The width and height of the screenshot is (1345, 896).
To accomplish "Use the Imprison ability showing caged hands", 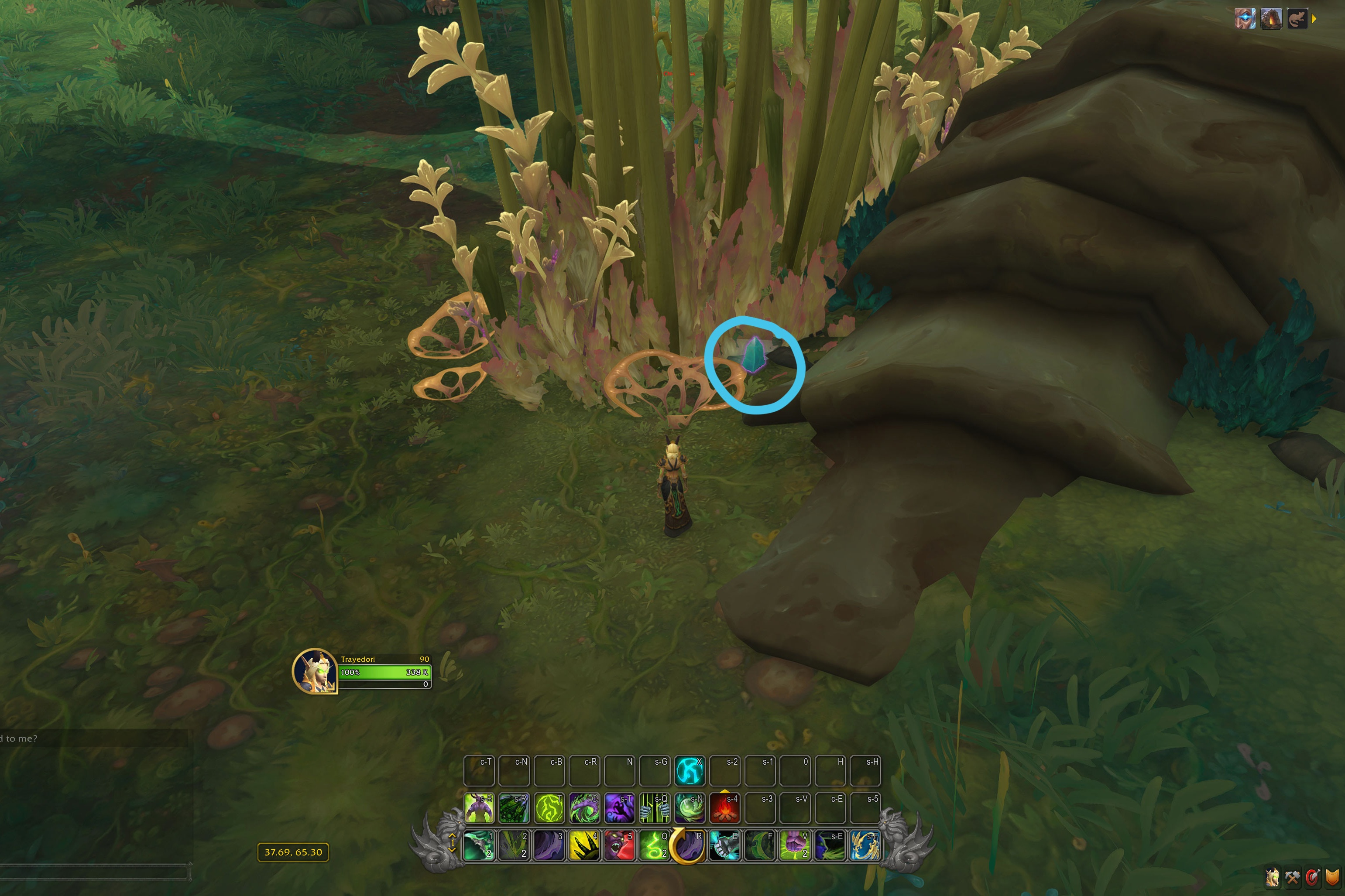I will pos(655,807).
